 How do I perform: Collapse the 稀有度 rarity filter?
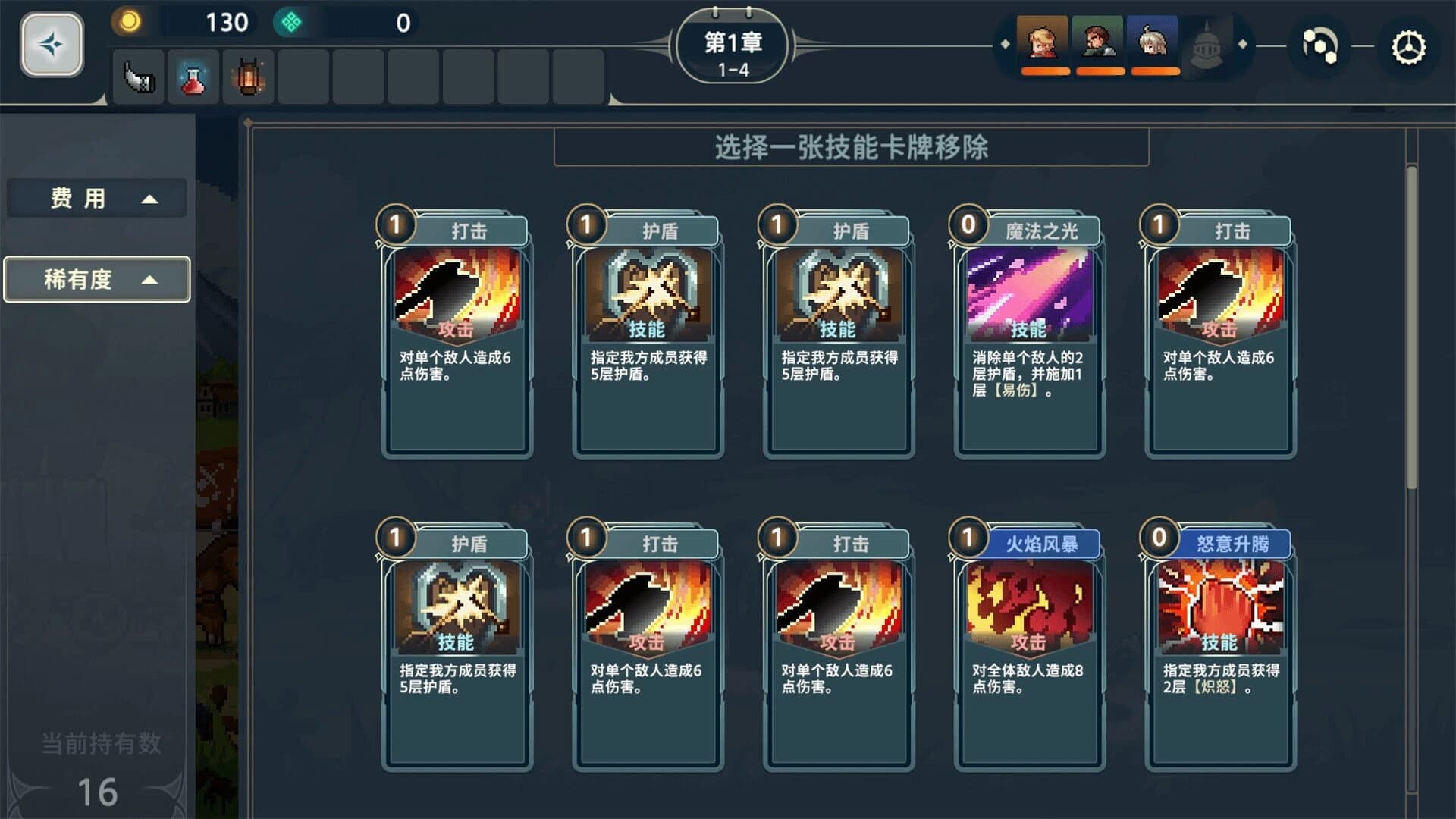point(96,279)
